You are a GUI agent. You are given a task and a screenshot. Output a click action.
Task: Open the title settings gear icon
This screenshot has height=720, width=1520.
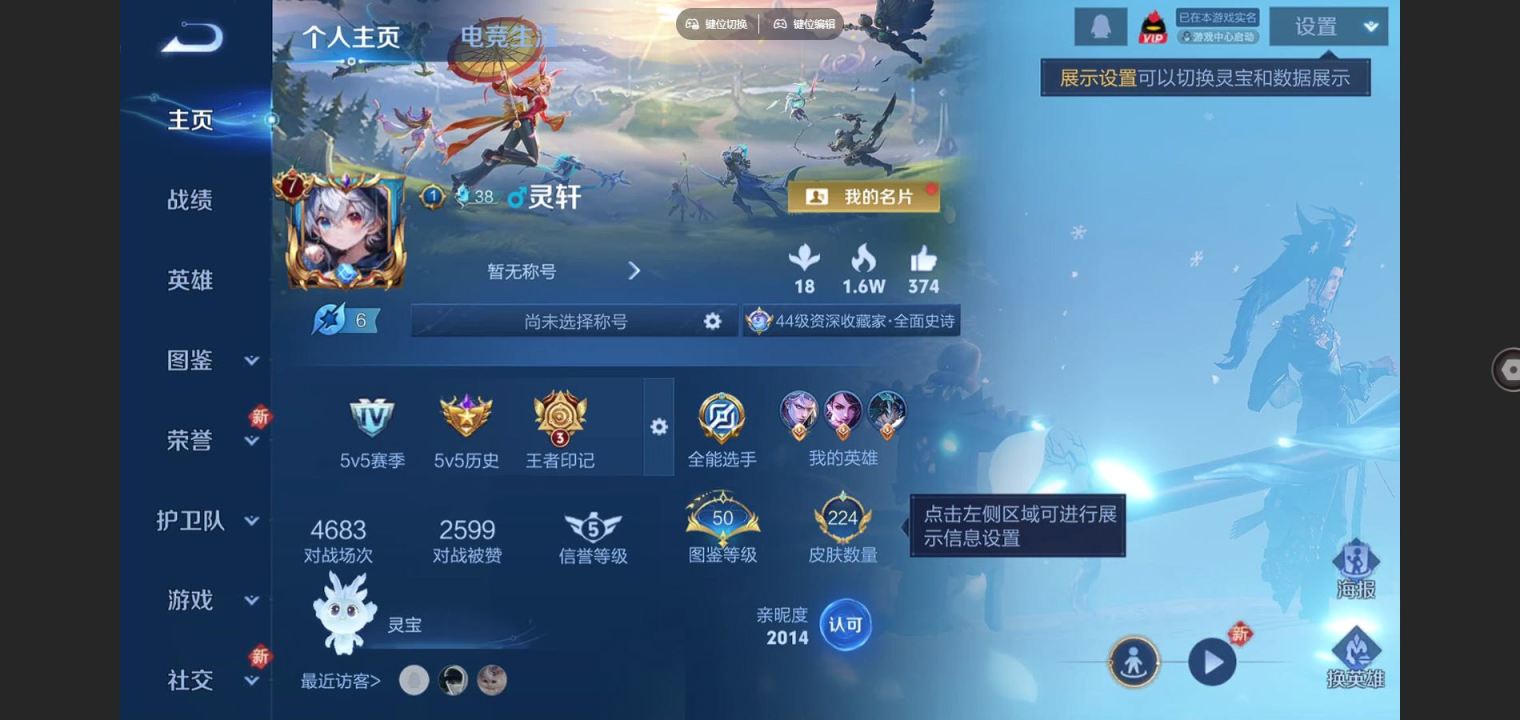(713, 319)
